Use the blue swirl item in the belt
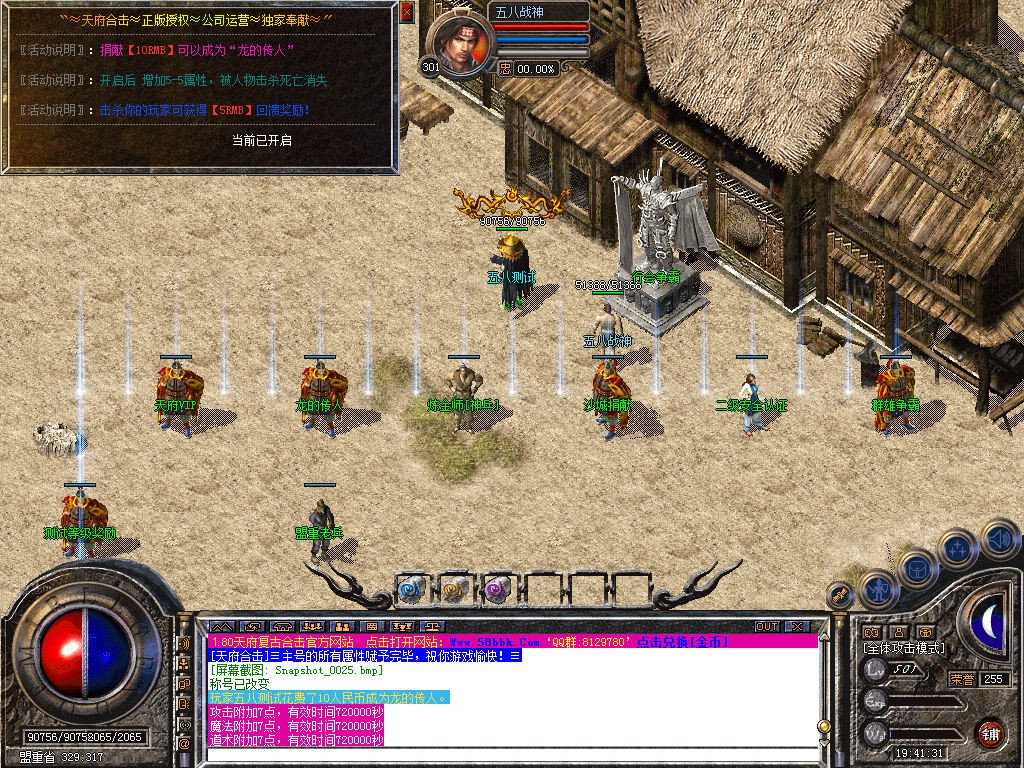 tap(412, 590)
